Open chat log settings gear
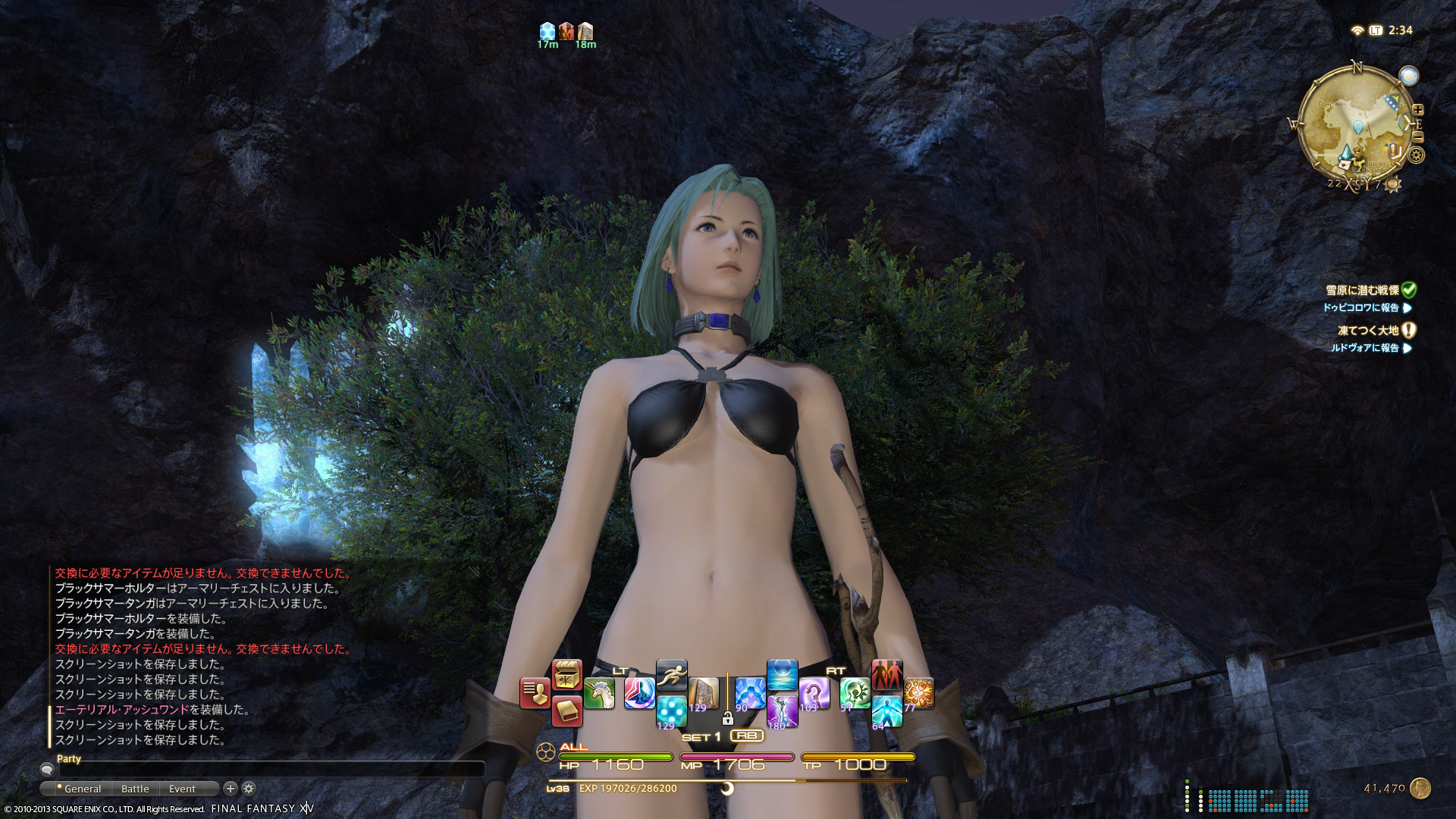The height and width of the screenshot is (819, 1456). (x=249, y=789)
